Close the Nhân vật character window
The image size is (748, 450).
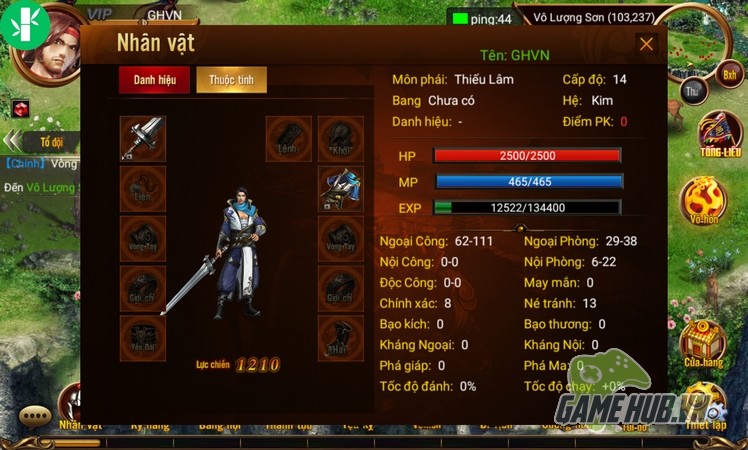[x=646, y=44]
